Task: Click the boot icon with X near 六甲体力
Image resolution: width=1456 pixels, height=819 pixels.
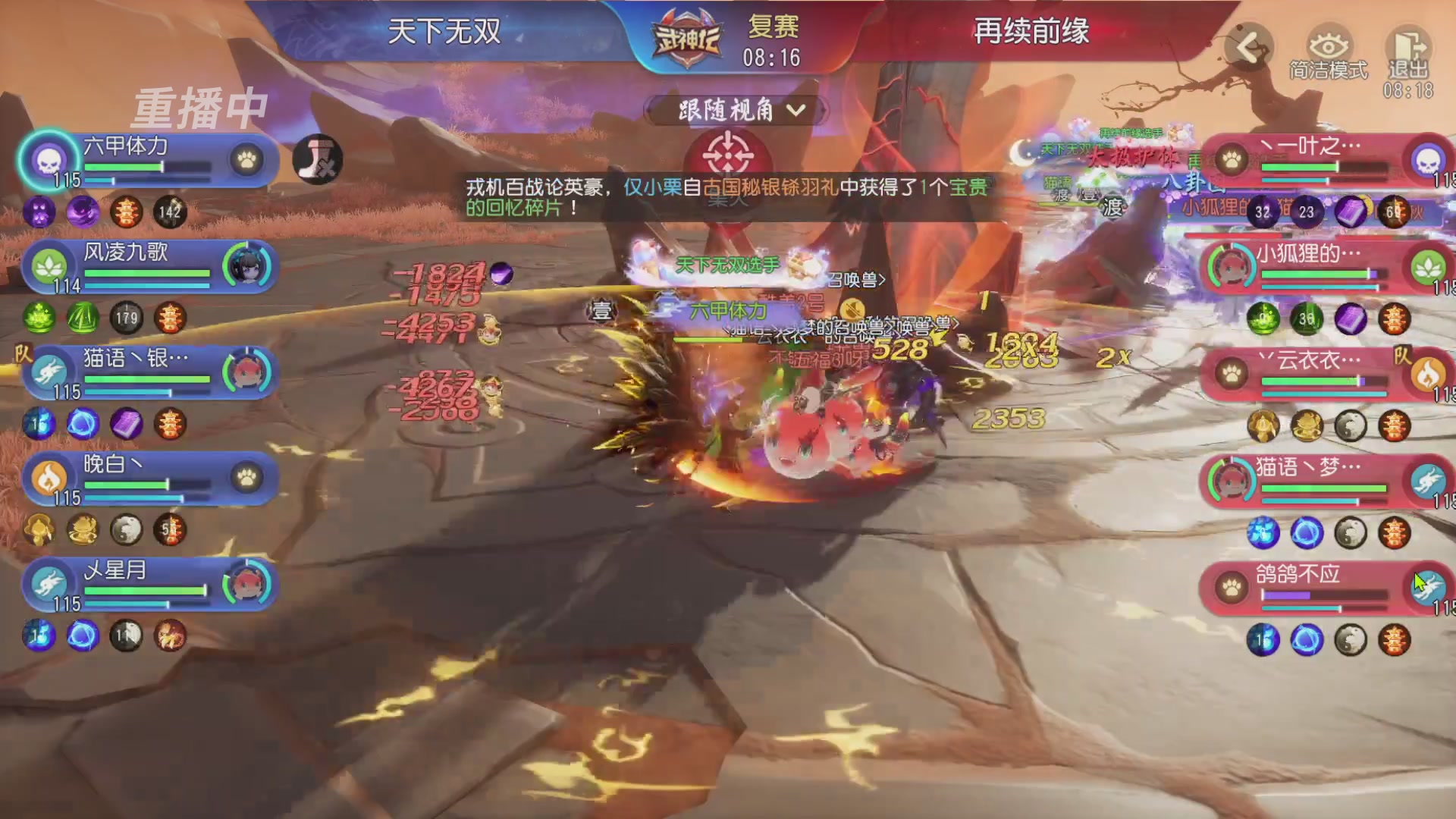Action: point(319,160)
